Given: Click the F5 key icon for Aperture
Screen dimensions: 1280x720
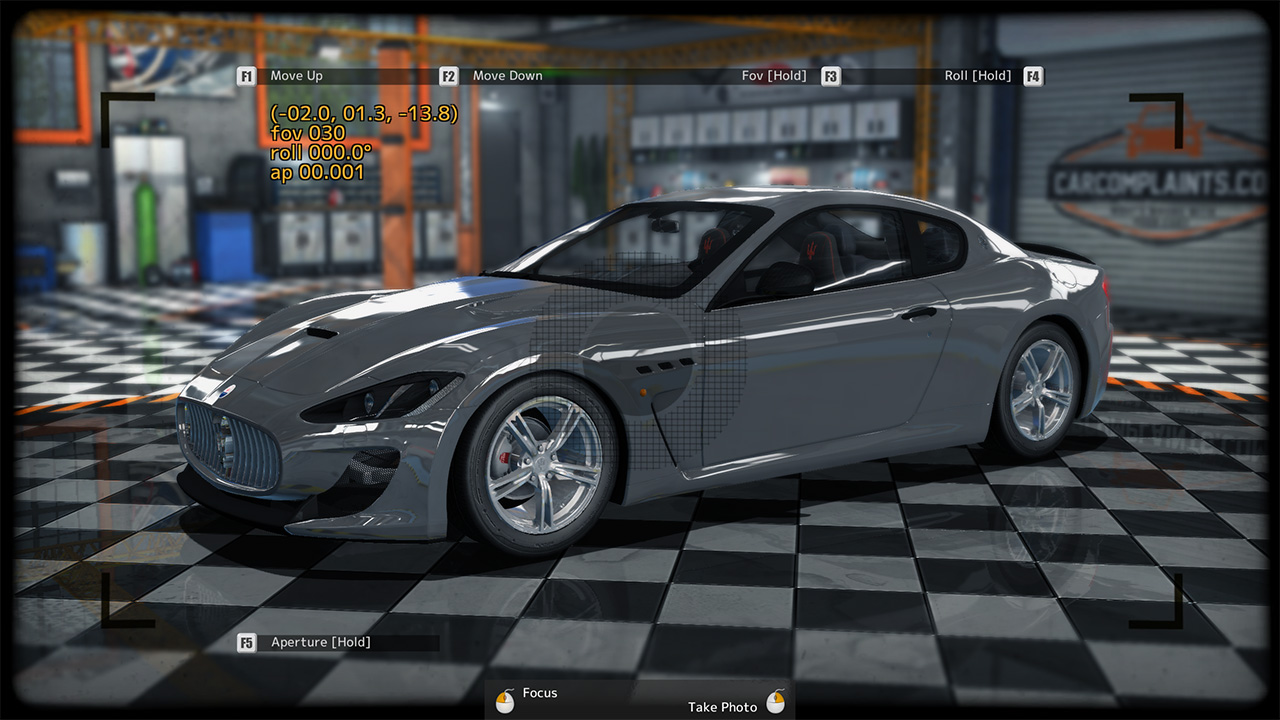Looking at the screenshot, I should pos(246,642).
